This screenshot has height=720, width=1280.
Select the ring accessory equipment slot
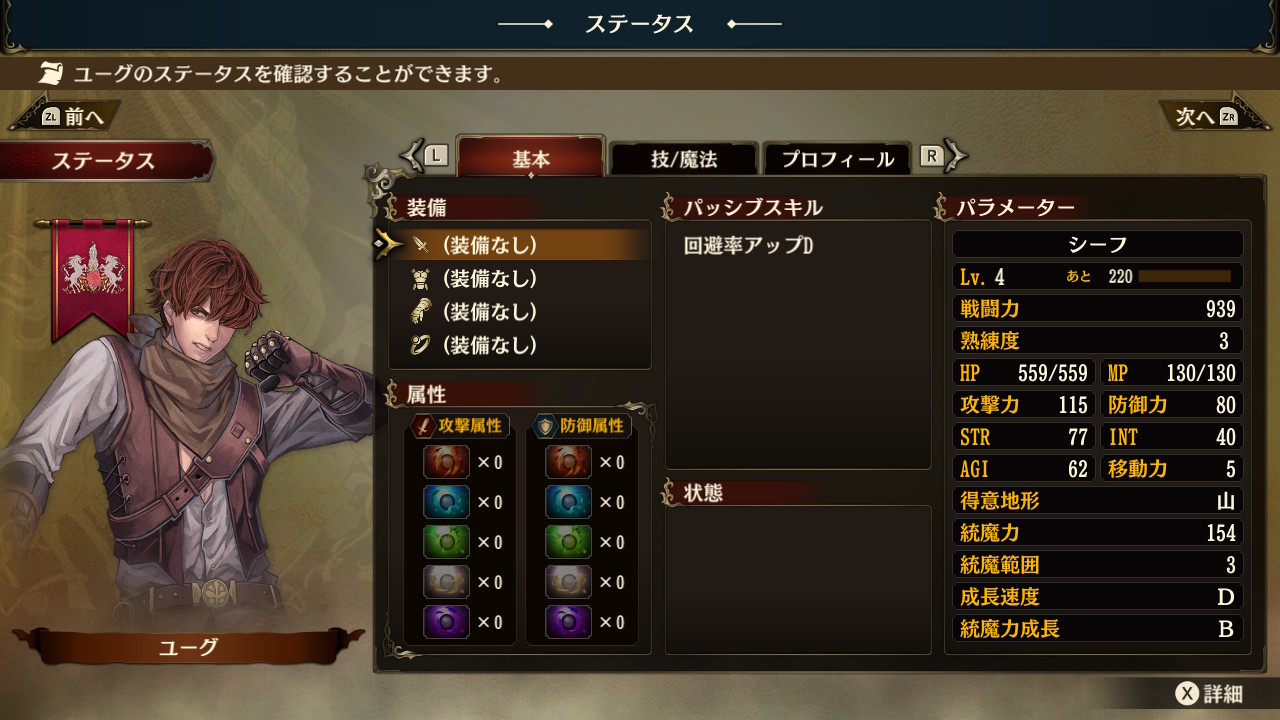coord(518,345)
